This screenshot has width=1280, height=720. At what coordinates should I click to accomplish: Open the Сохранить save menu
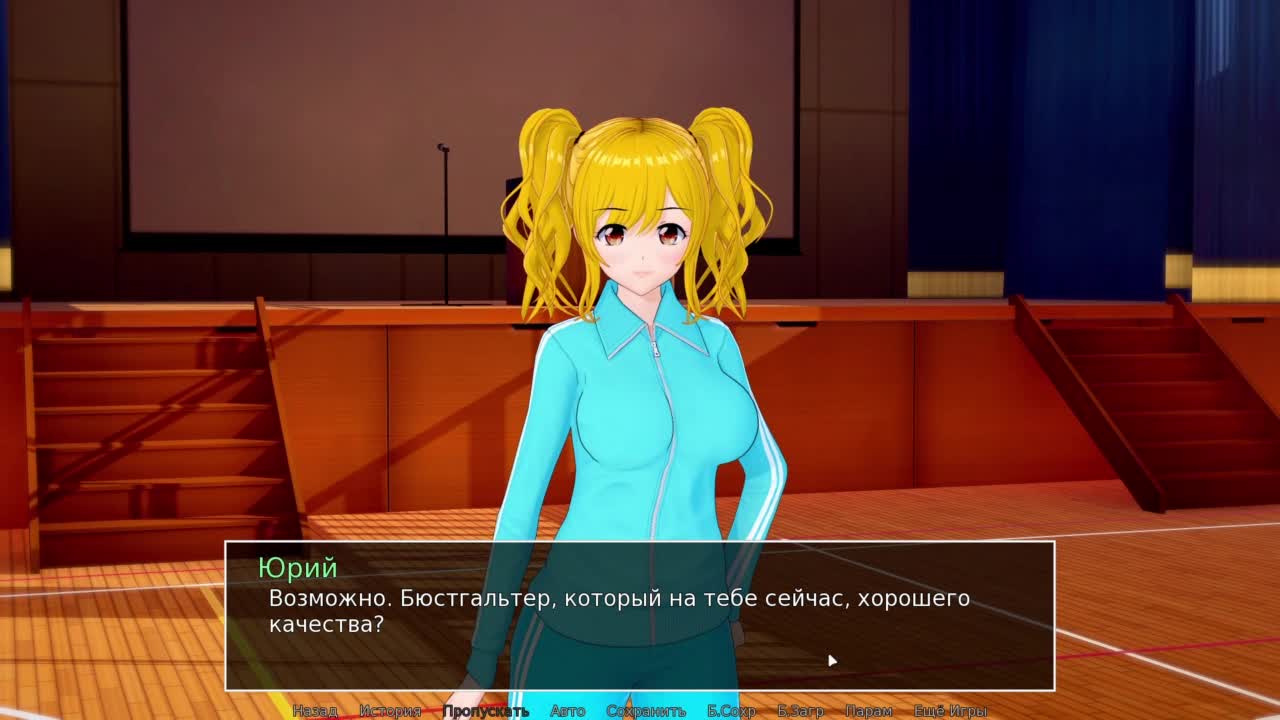[646, 711]
